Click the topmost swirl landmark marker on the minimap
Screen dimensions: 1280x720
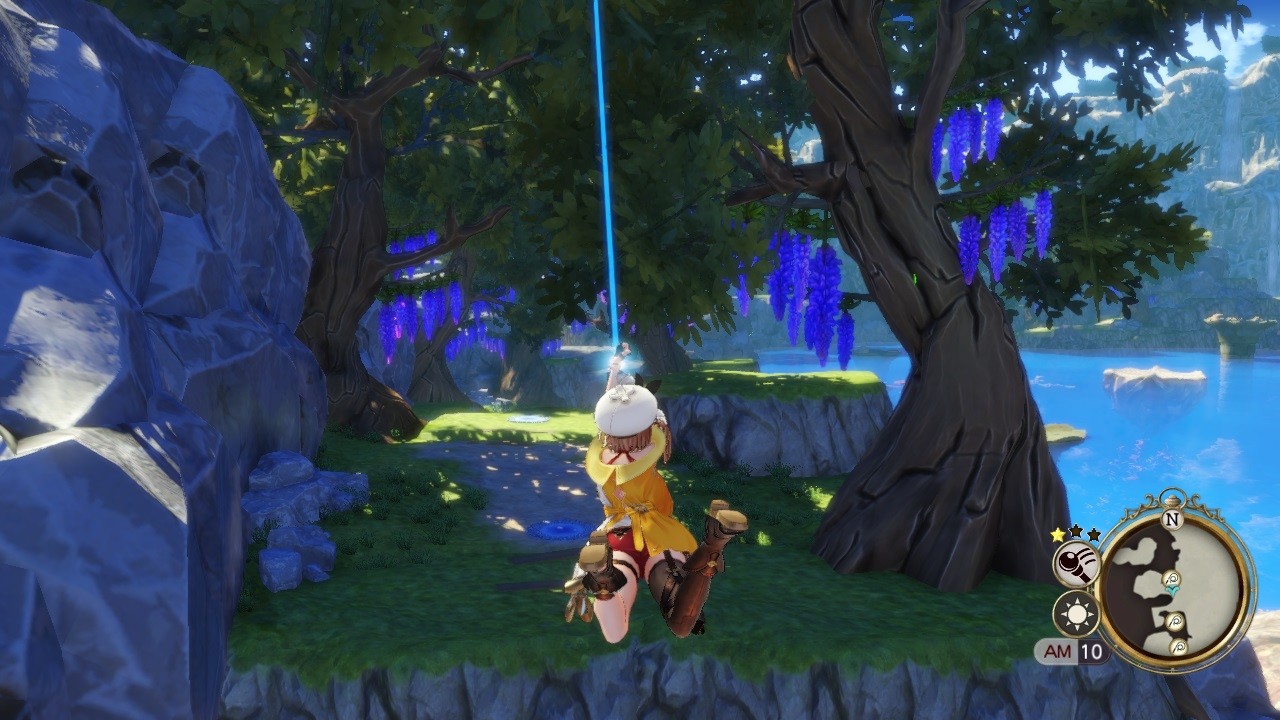(1171, 578)
